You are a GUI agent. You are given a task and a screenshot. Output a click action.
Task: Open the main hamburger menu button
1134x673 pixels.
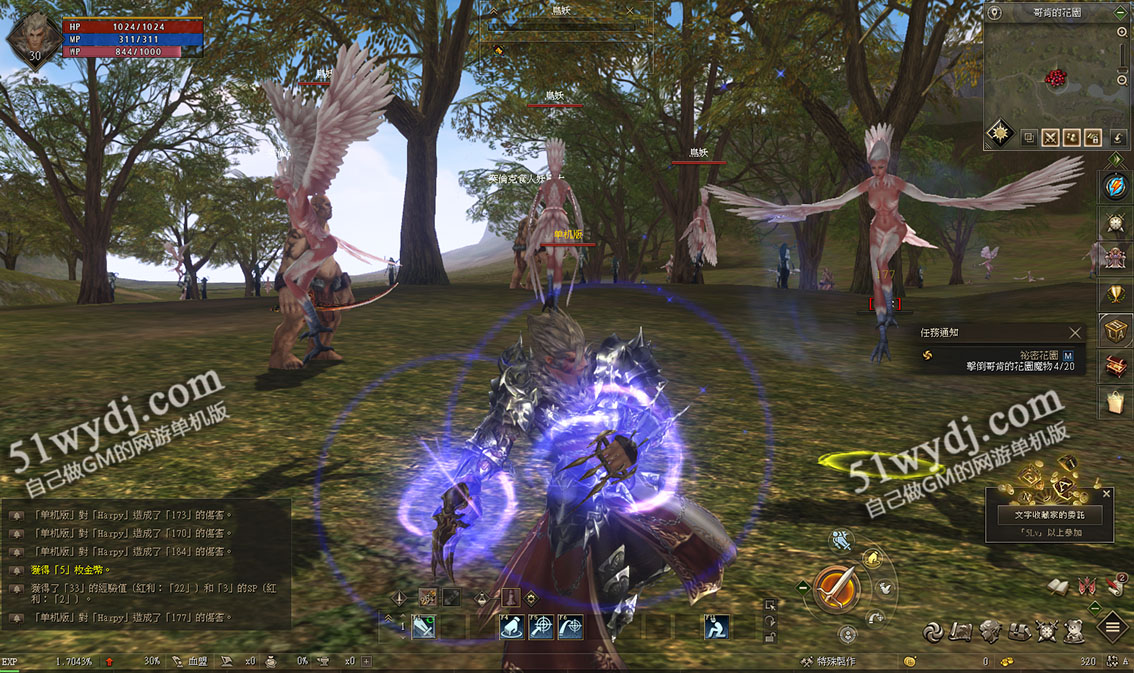coord(1112,628)
